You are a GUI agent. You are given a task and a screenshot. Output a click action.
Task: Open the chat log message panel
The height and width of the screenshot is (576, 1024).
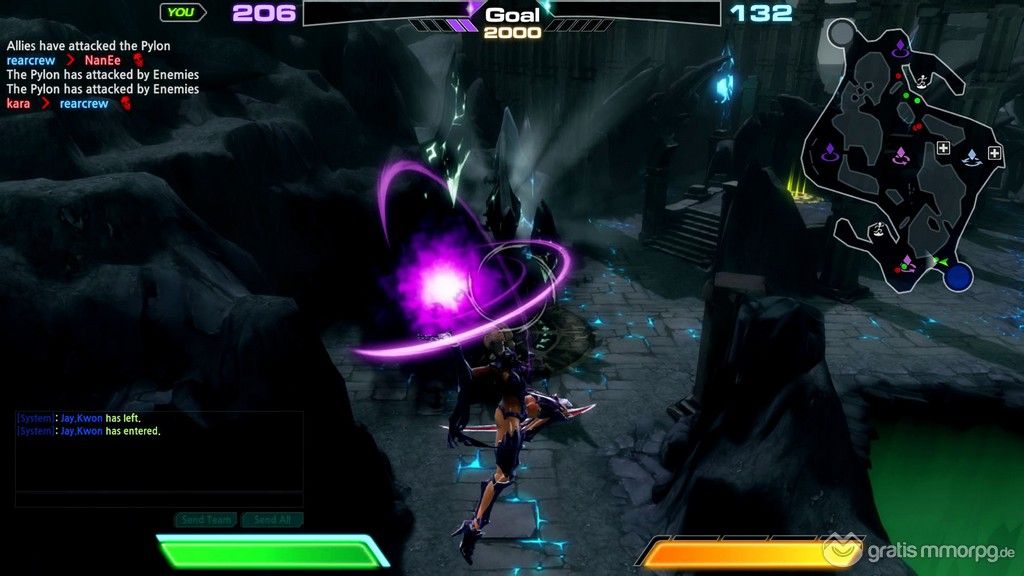point(159,450)
